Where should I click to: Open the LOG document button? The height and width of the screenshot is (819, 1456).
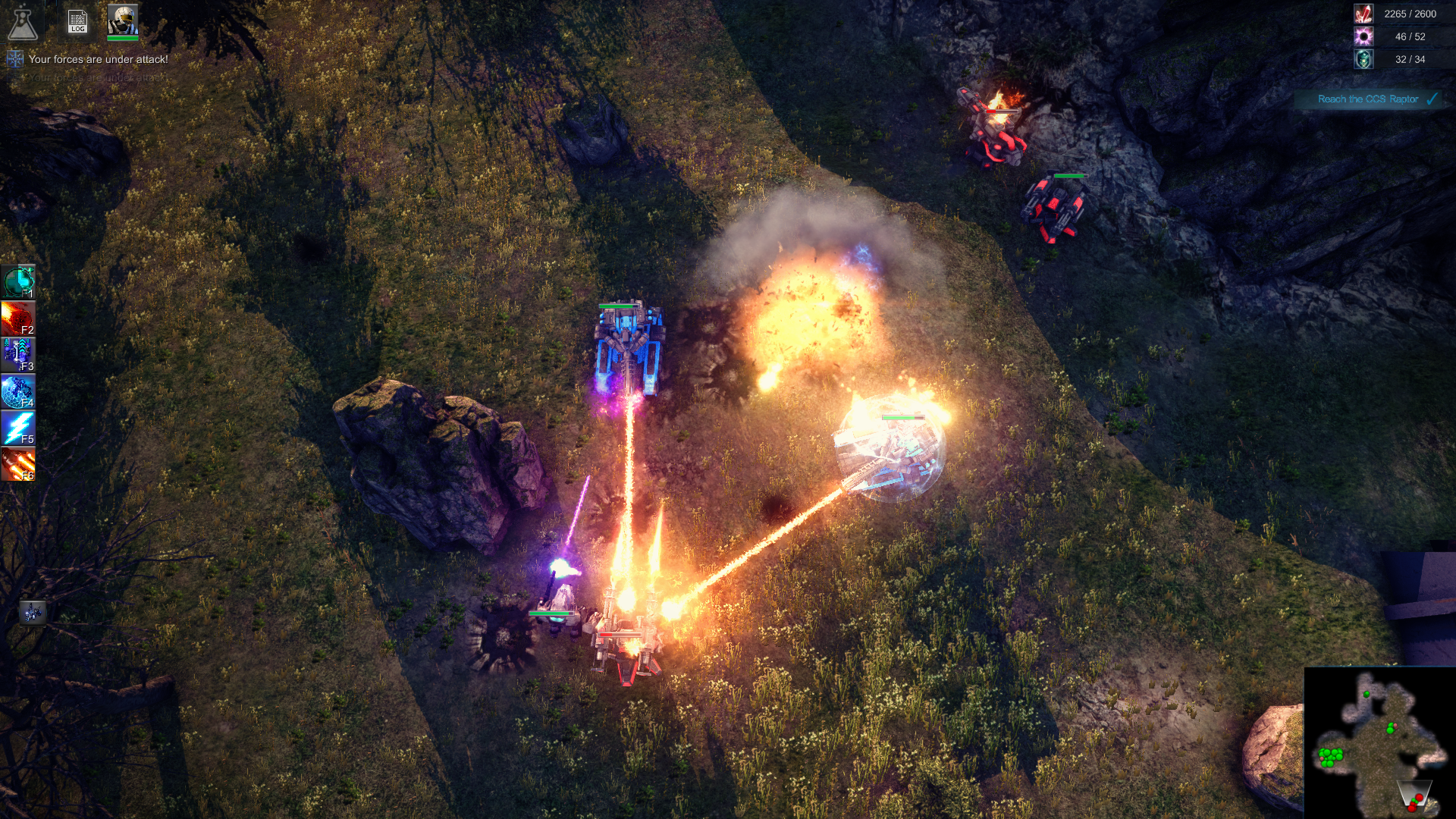click(x=77, y=21)
